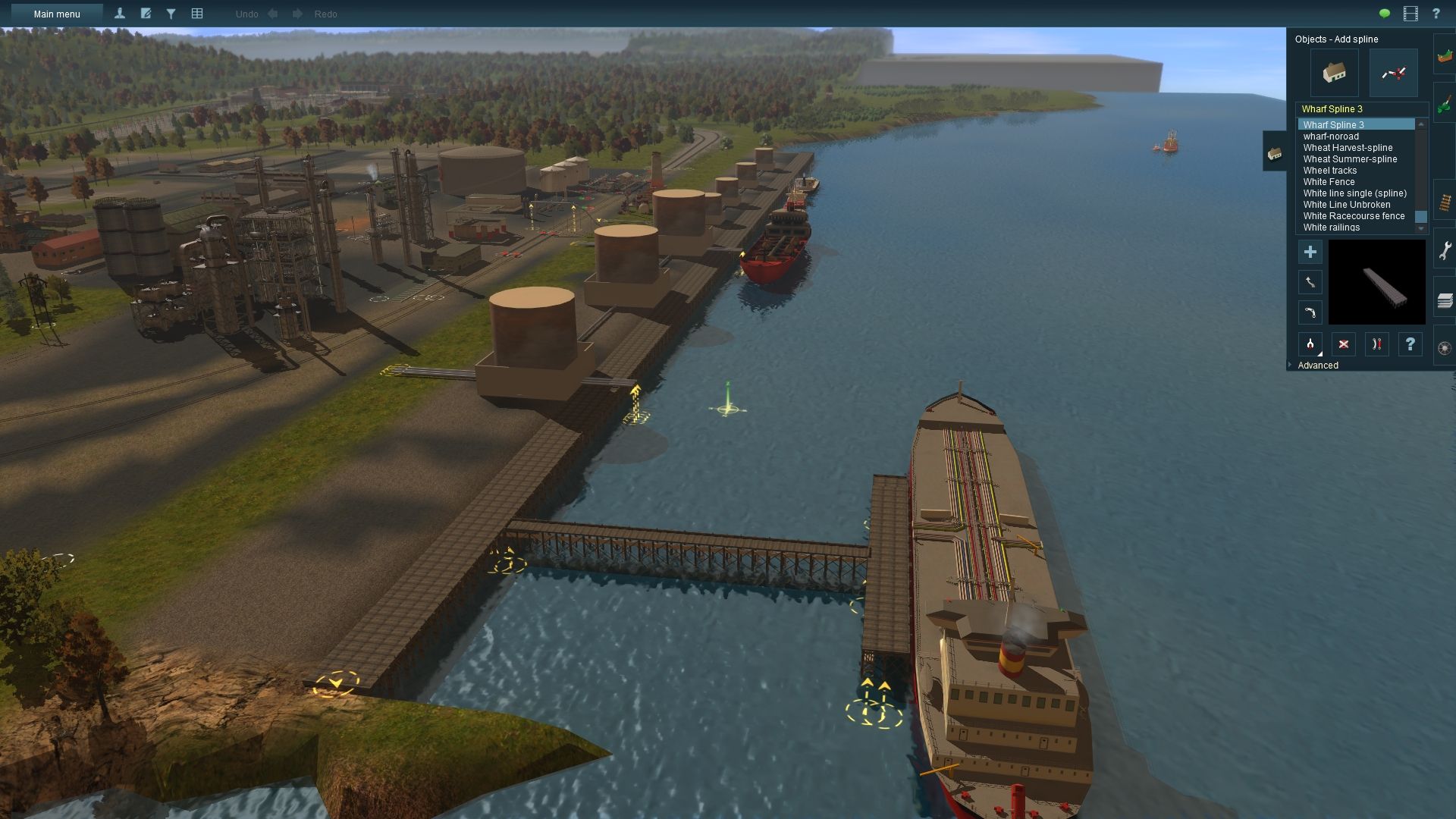The height and width of the screenshot is (819, 1456).
Task: Switch to spline placement mode
Action: pyautogui.click(x=1393, y=72)
